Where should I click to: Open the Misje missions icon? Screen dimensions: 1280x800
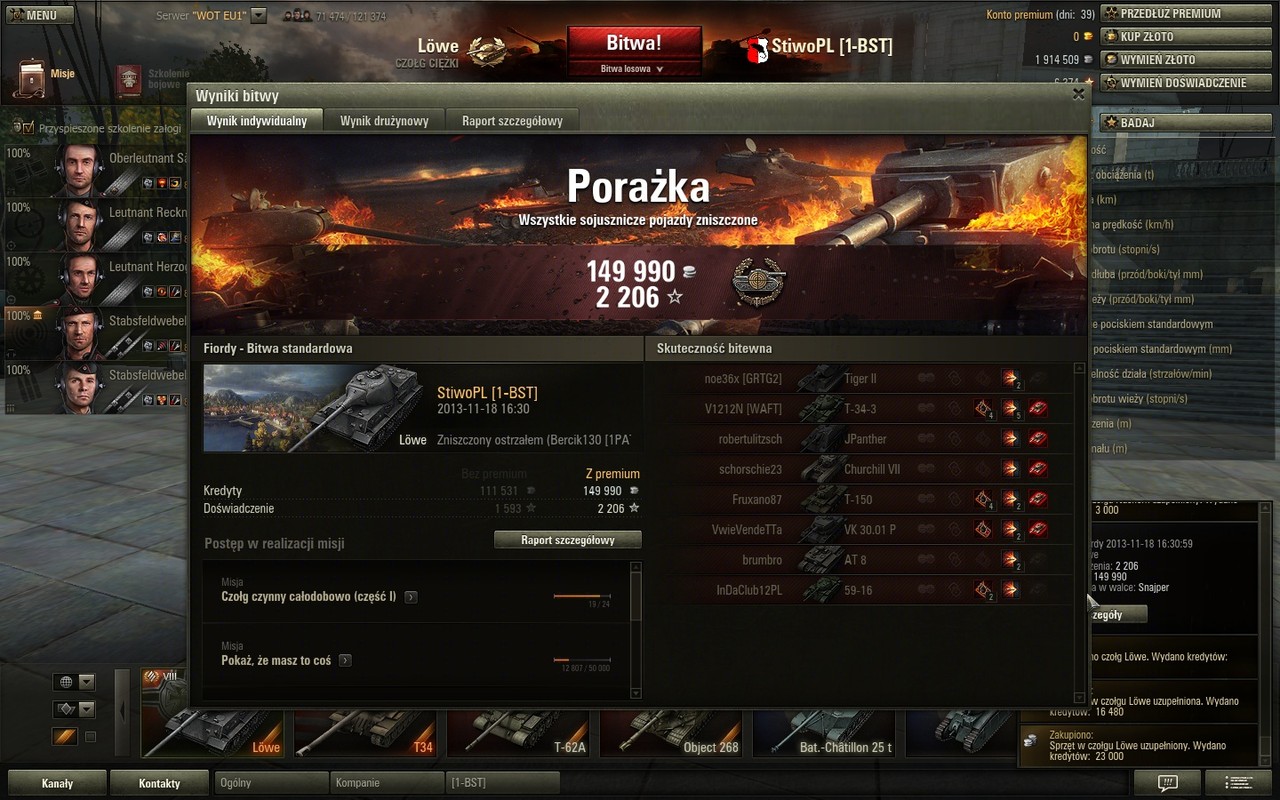(x=35, y=73)
